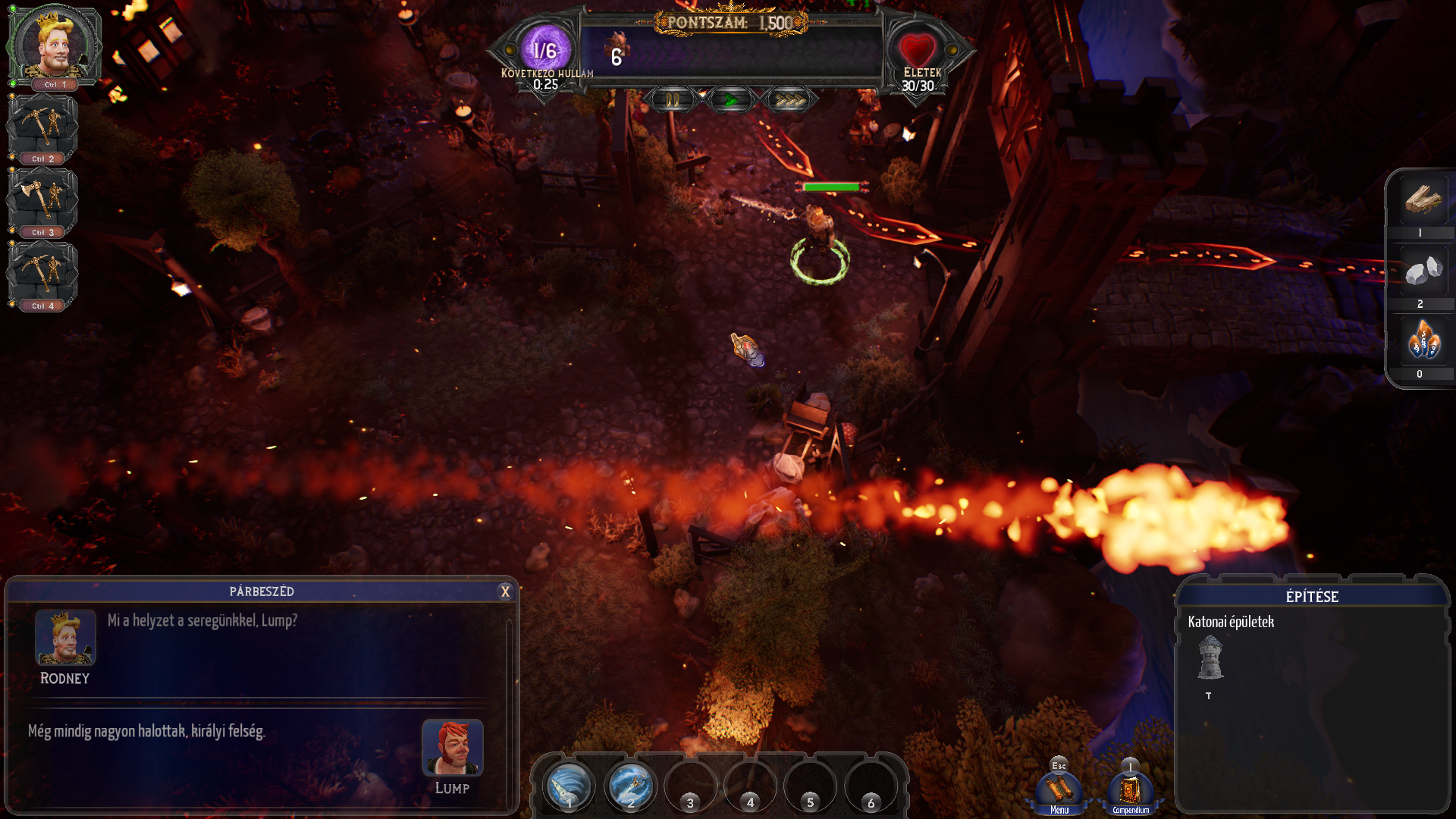
Task: Click the crystal resource icon
Action: pos(1423,340)
